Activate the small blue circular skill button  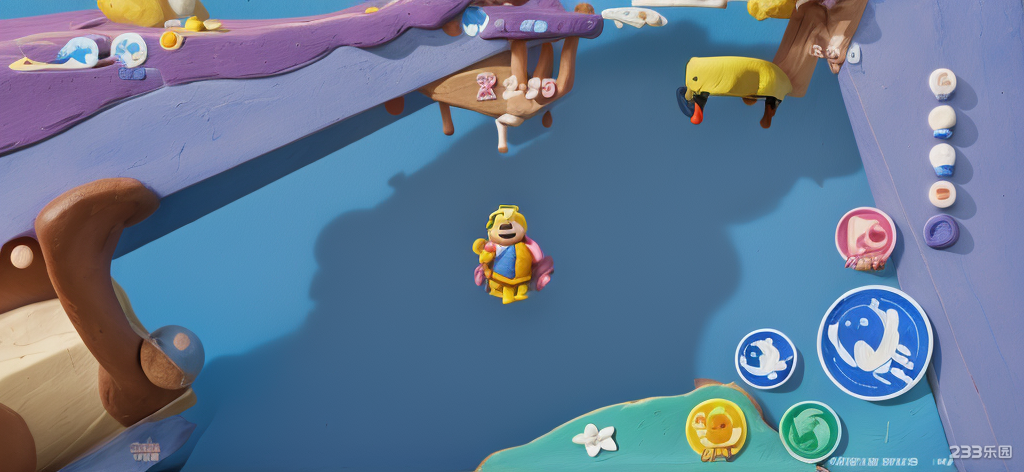tap(766, 358)
